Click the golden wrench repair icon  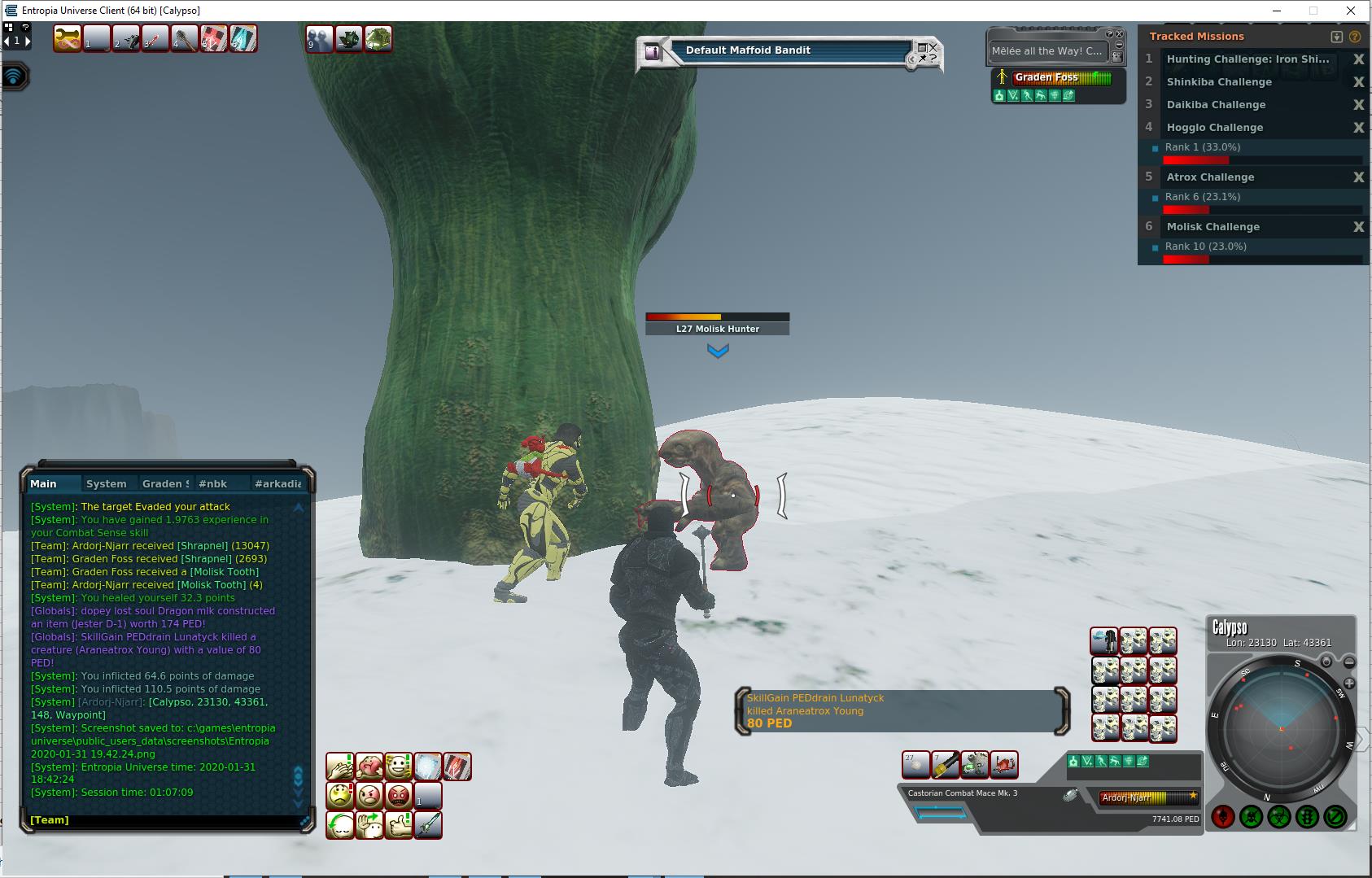click(x=68, y=38)
